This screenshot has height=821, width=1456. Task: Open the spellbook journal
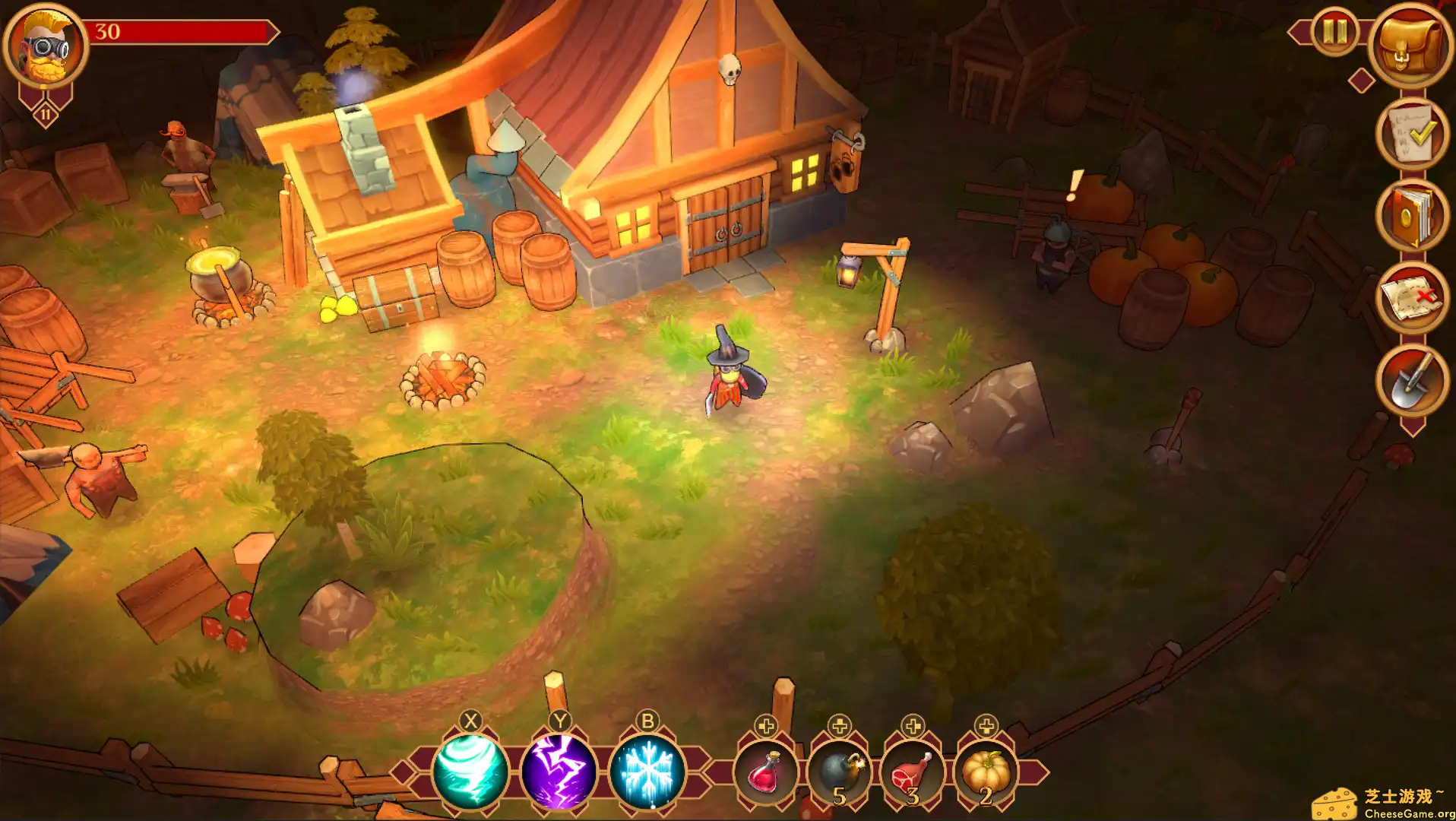(x=1412, y=215)
